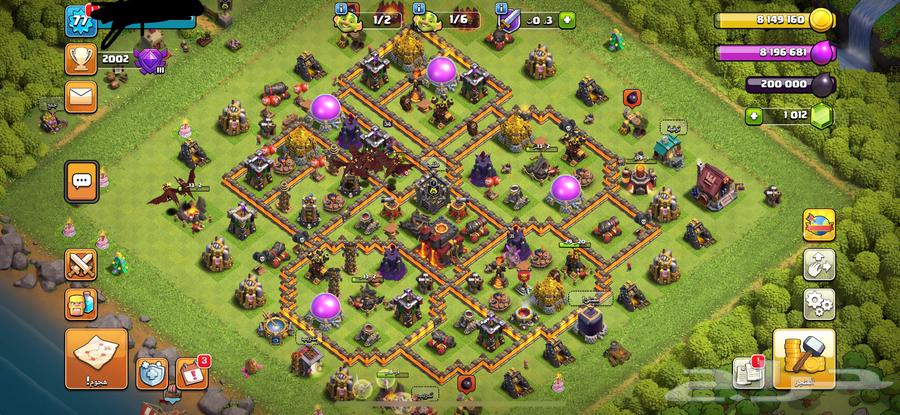The image size is (900, 415).
Task: Open the hammer-and-wrench button above Settings
Action: pyautogui.click(x=819, y=264)
